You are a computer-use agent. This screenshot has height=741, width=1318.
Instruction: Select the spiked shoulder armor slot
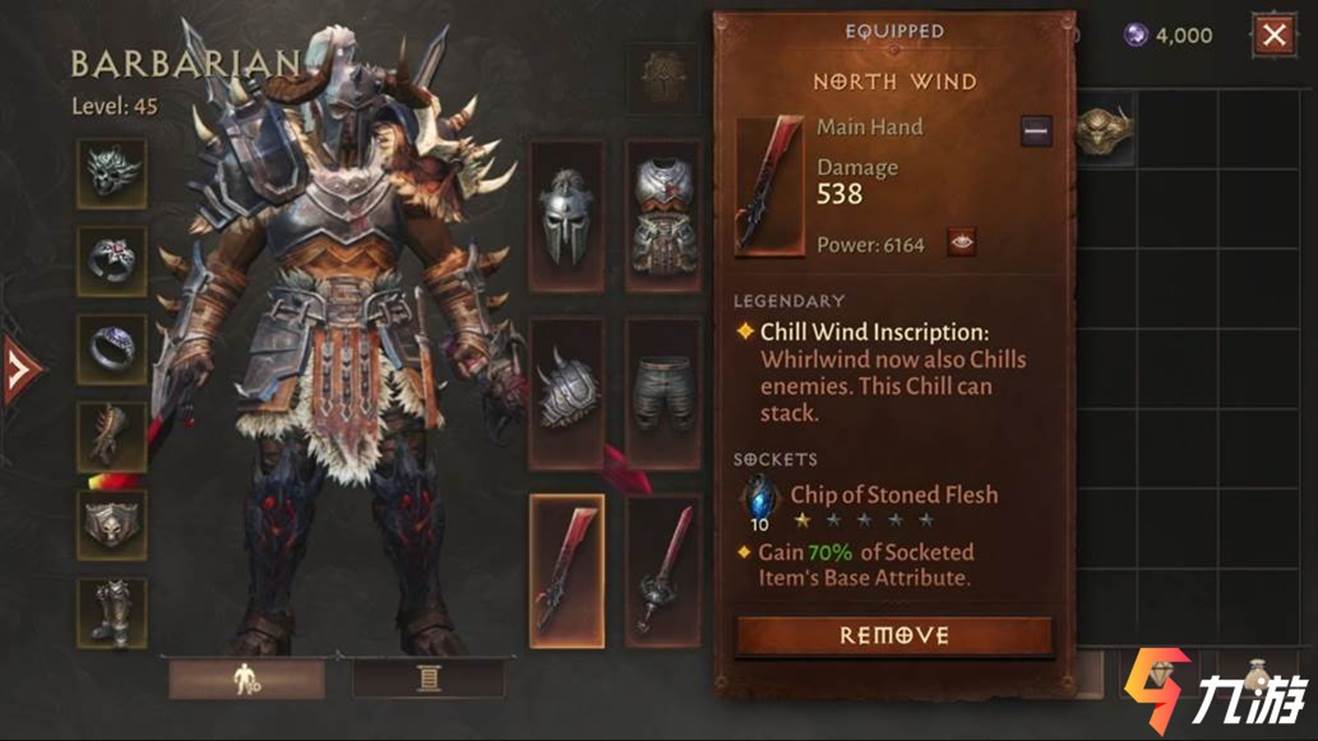pos(566,393)
